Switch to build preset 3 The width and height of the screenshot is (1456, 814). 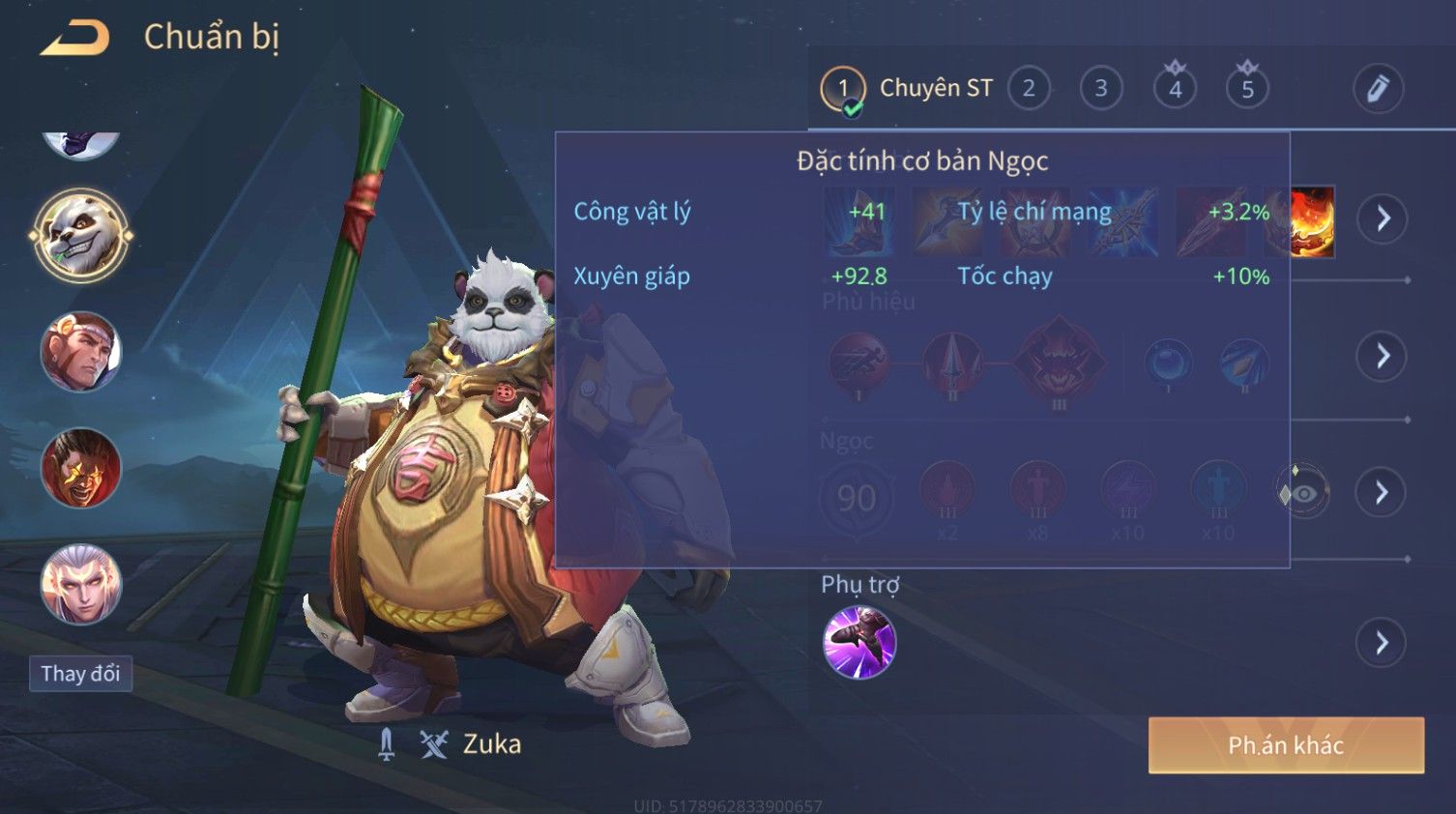click(1100, 89)
